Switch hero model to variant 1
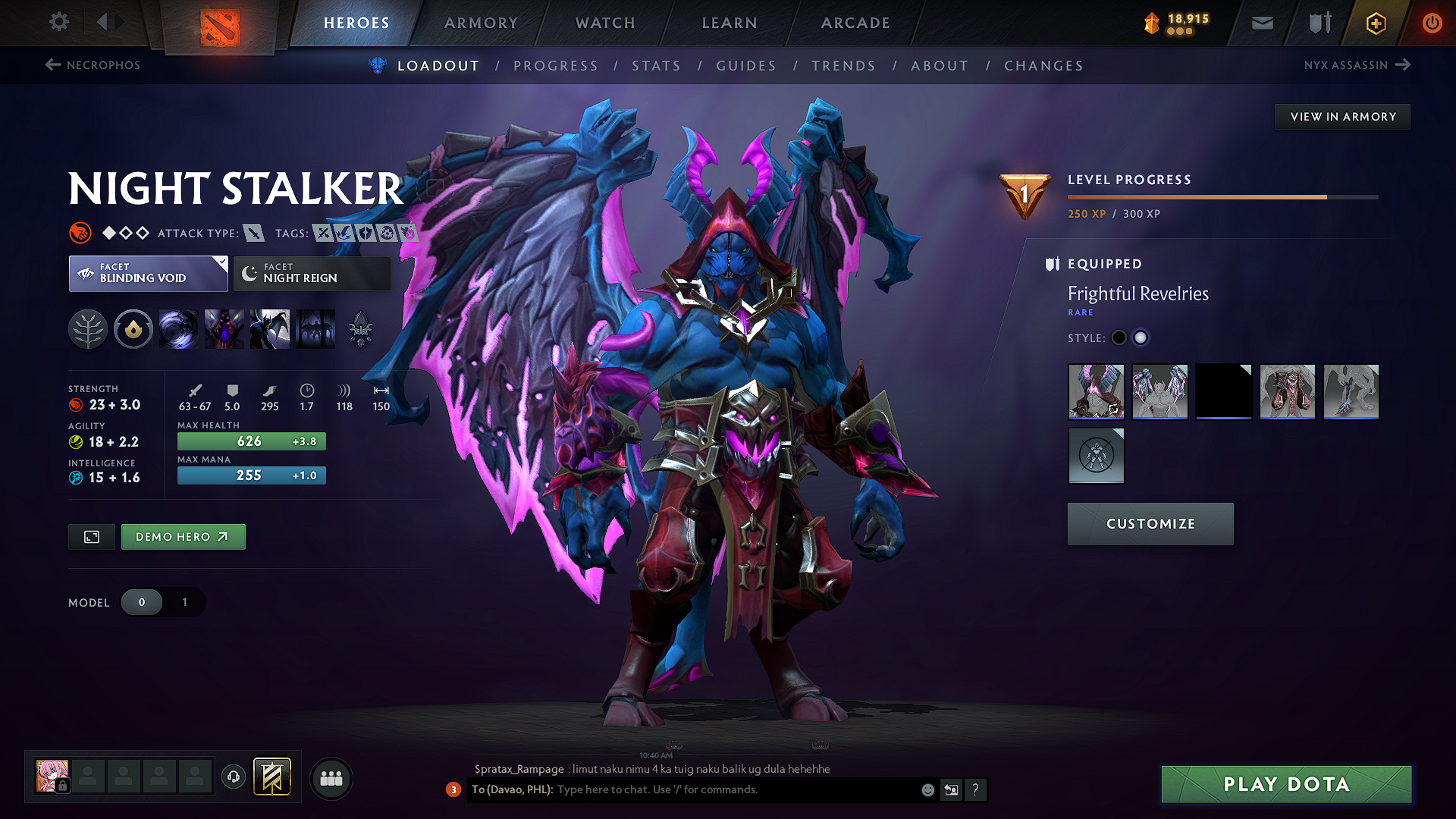 [x=184, y=602]
